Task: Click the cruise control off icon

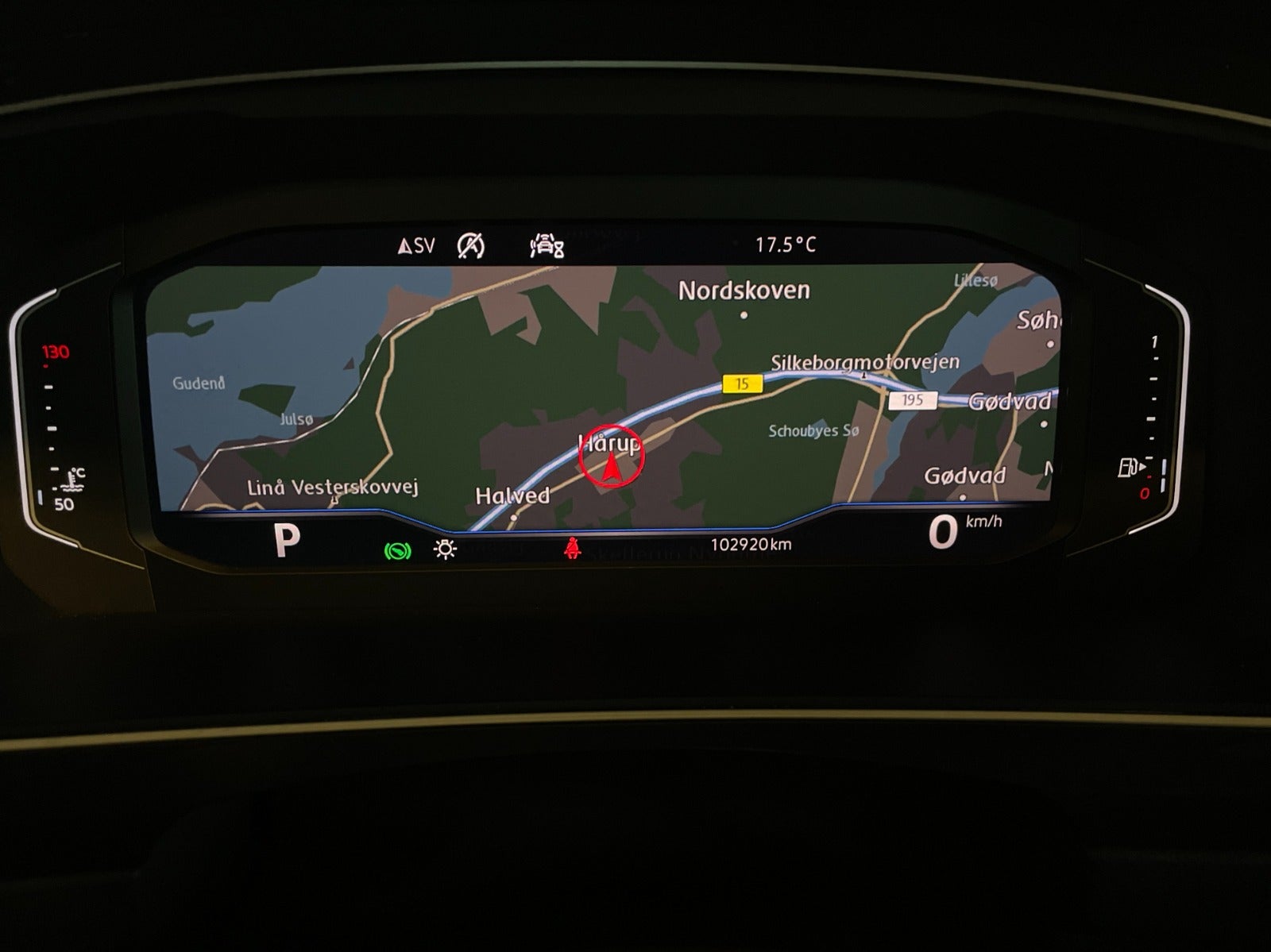Action: coord(471,246)
